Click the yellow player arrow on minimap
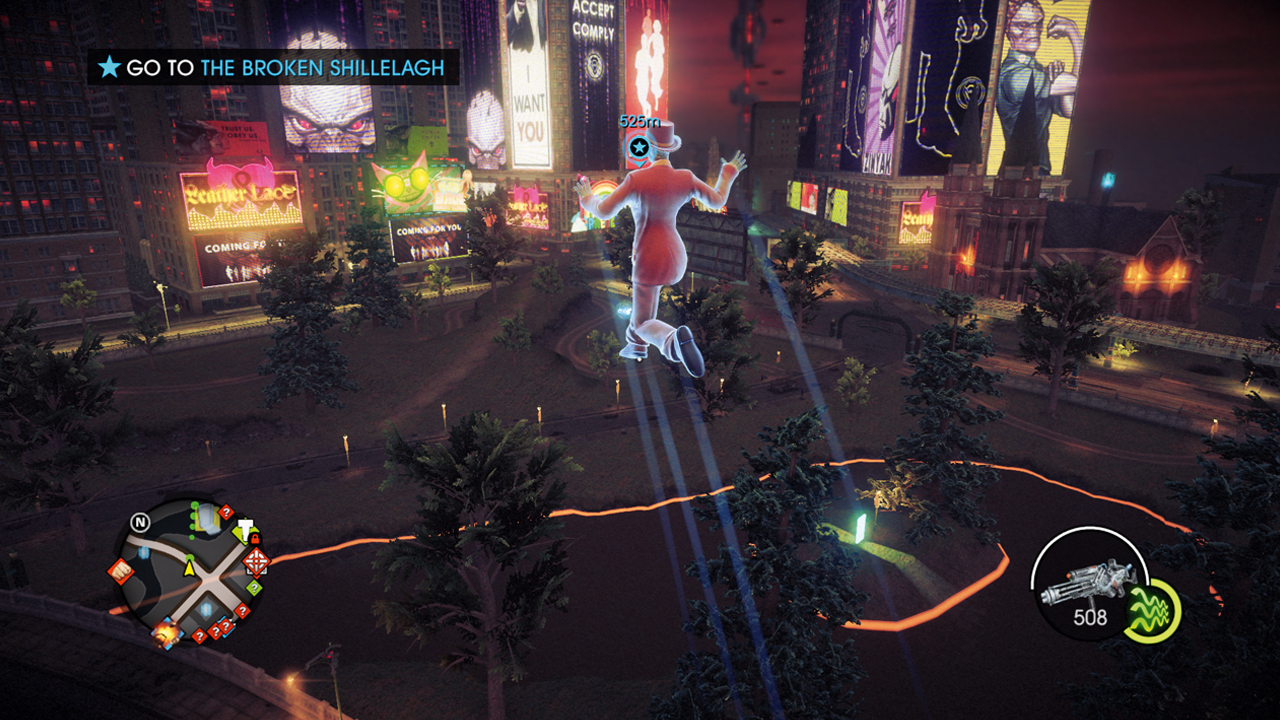 [x=188, y=569]
